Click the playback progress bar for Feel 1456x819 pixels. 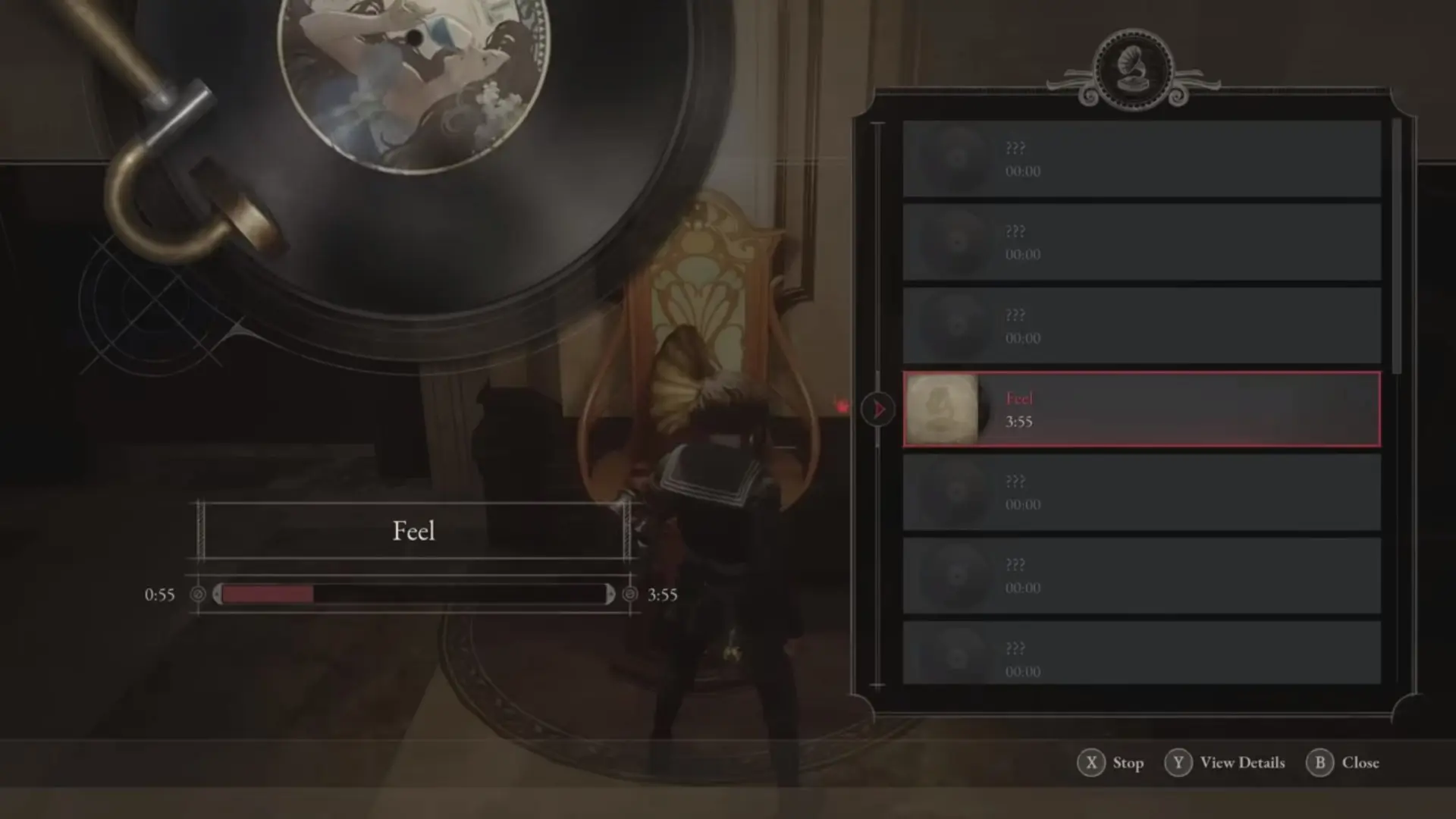(x=413, y=595)
